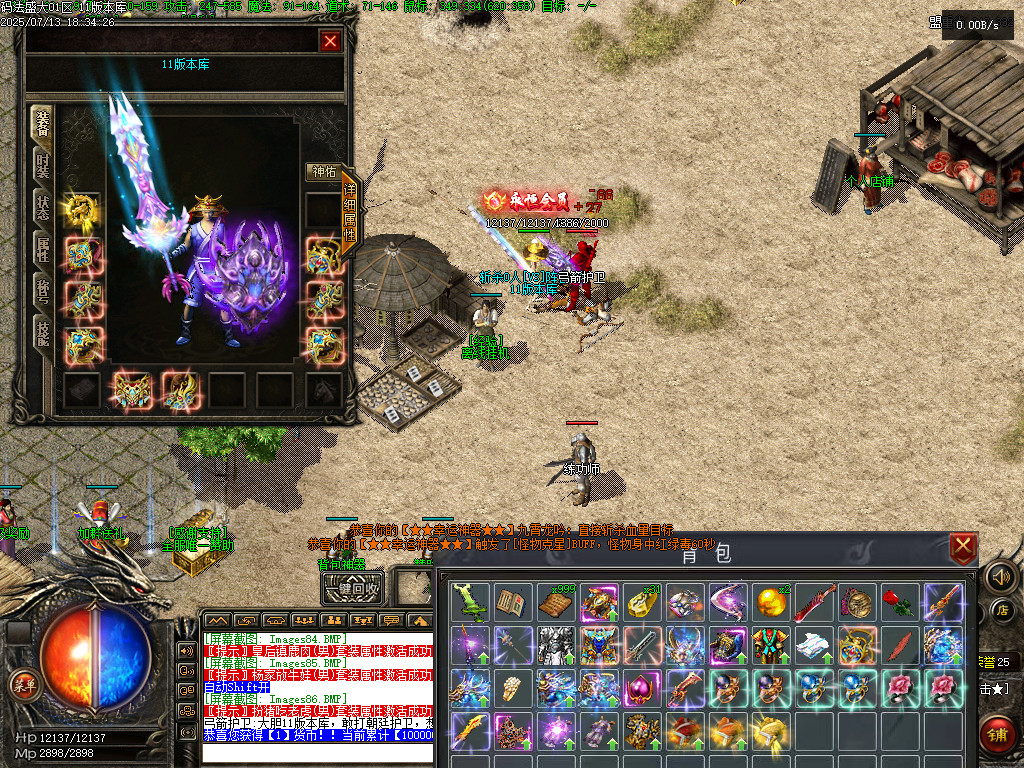Choose the white skeleton armor item
Image resolution: width=1024 pixels, height=768 pixels.
click(x=555, y=645)
